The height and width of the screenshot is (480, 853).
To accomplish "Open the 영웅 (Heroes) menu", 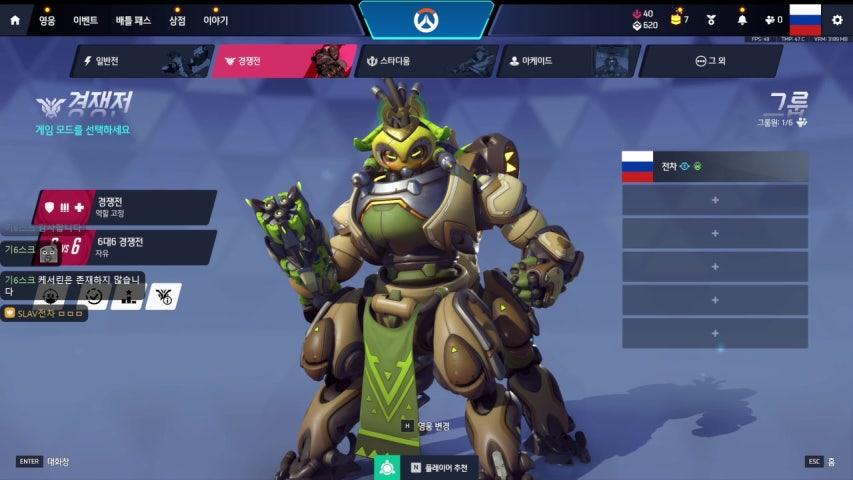I will tap(47, 20).
